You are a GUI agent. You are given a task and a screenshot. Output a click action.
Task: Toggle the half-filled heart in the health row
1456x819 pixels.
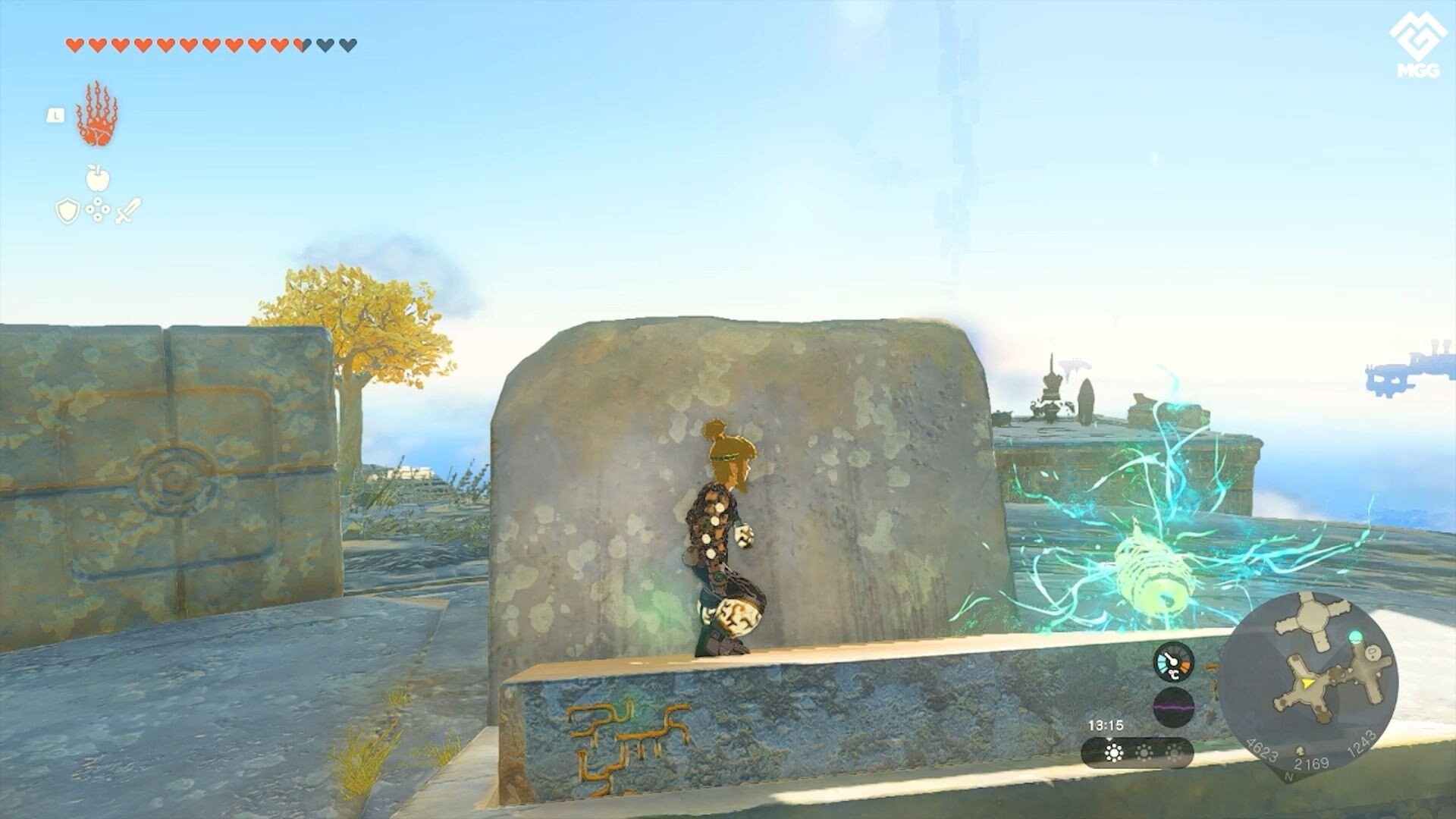302,44
